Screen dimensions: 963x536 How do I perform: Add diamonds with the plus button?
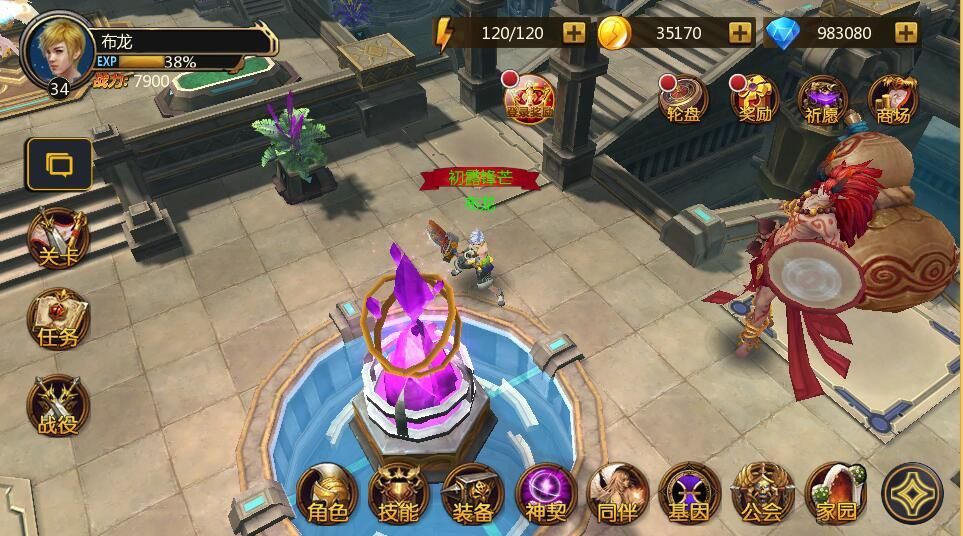click(906, 32)
